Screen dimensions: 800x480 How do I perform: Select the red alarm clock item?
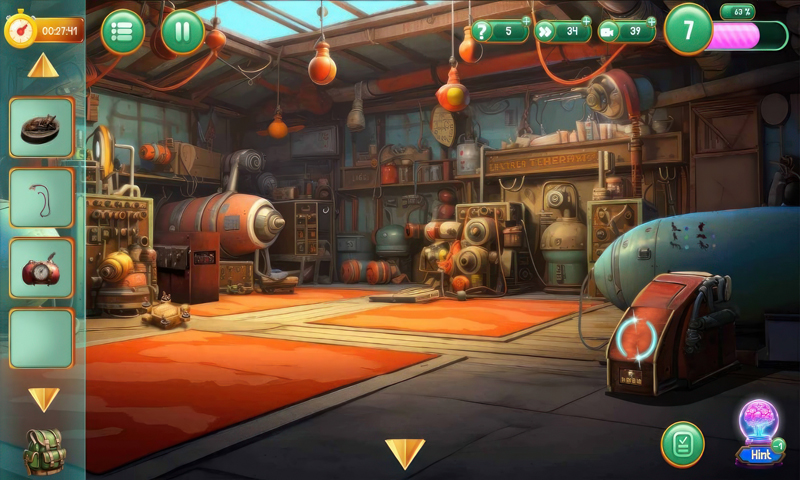[42, 268]
